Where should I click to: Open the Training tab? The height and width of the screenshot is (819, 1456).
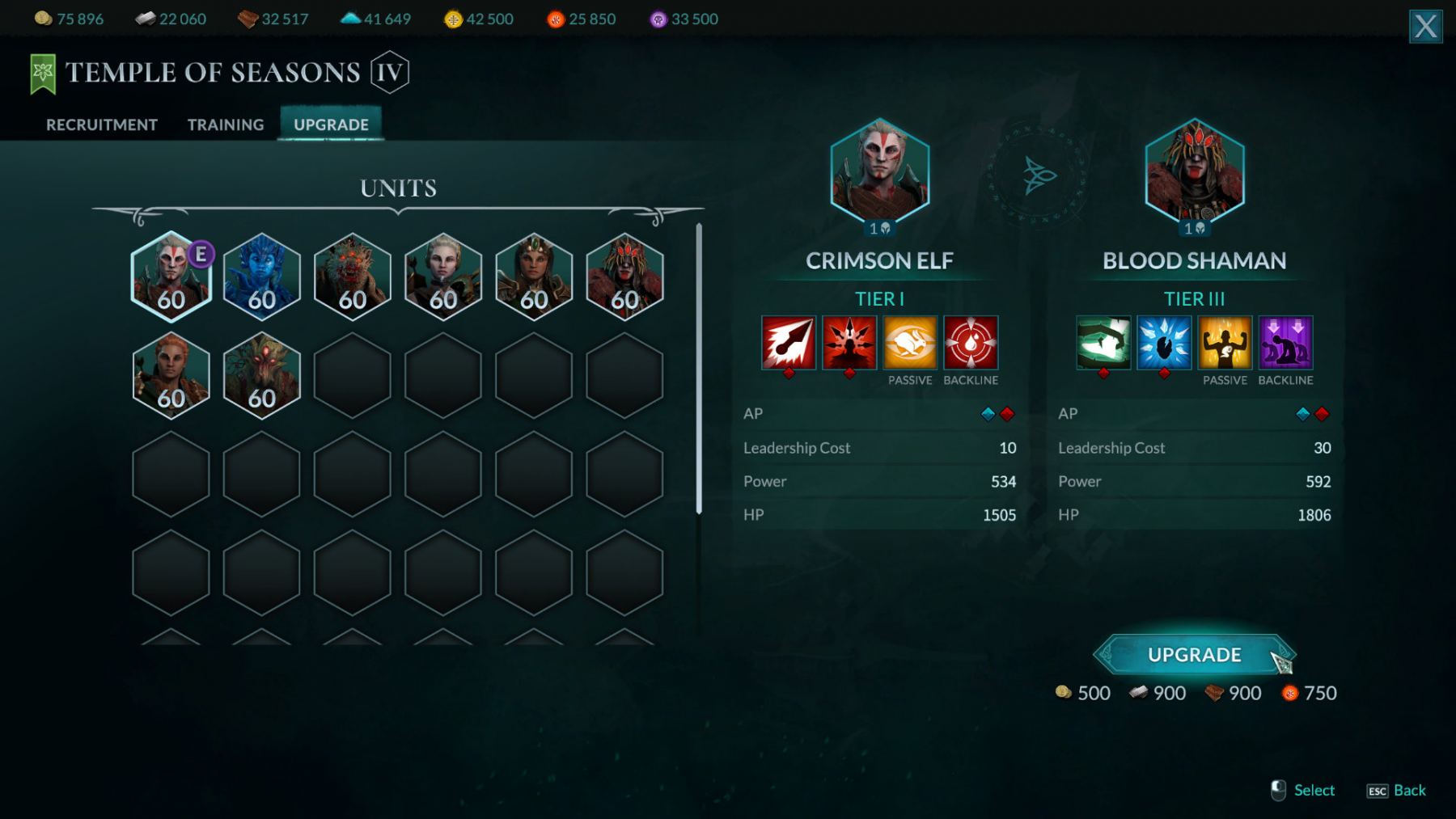tap(226, 125)
